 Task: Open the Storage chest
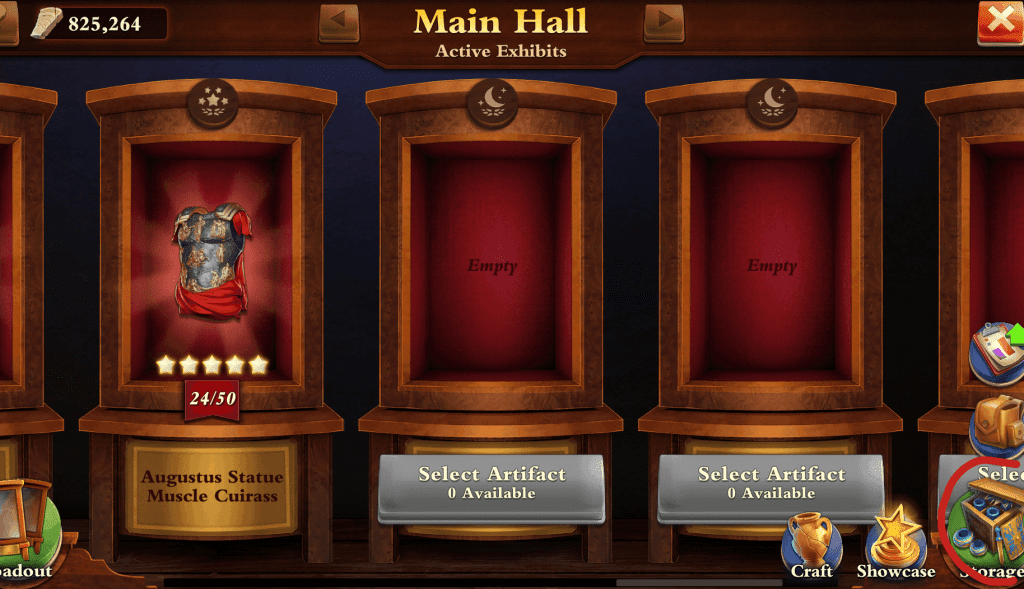coord(988,525)
